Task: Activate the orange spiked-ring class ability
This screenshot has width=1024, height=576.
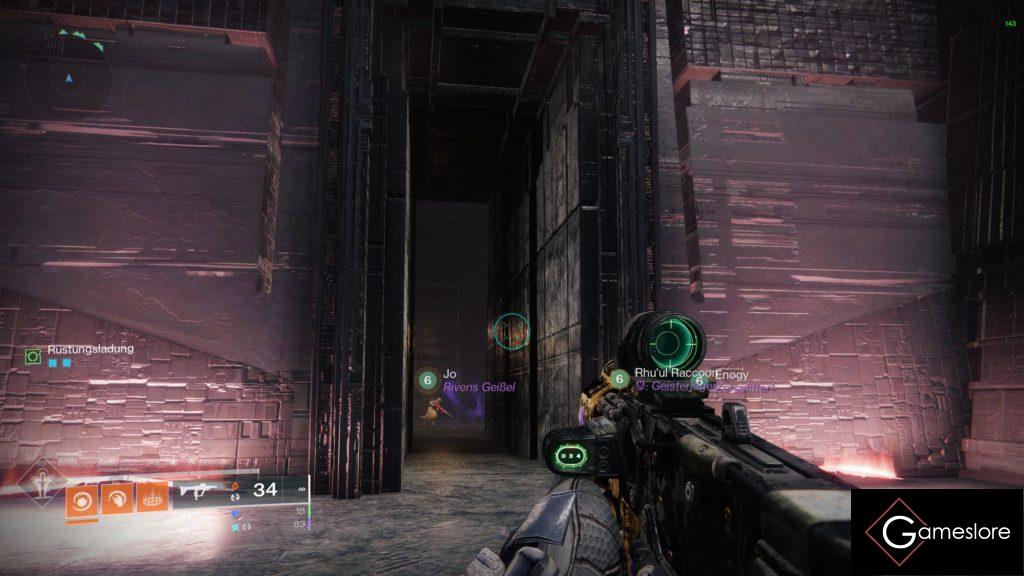Action: (x=151, y=497)
